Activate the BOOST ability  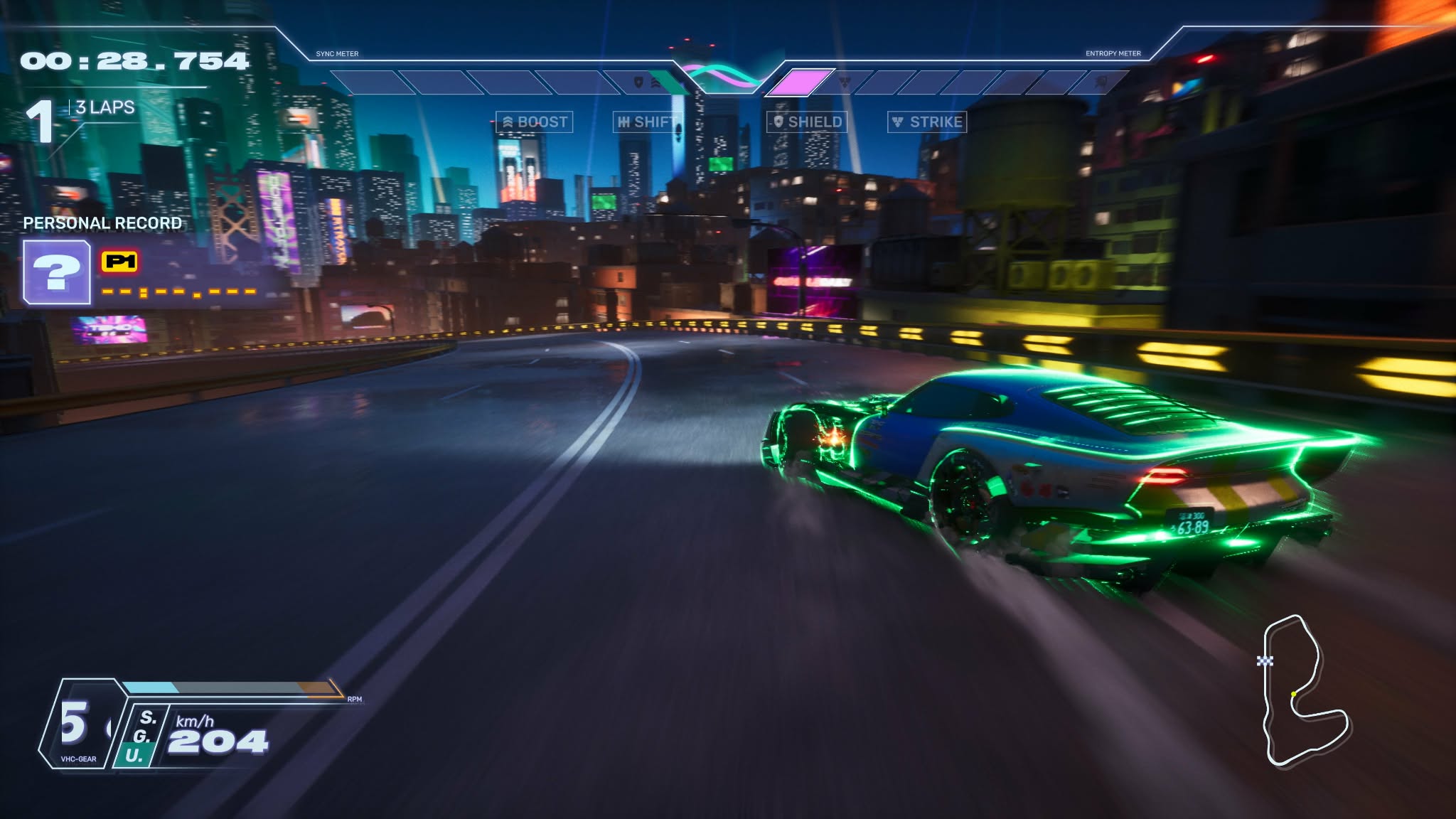[x=535, y=122]
